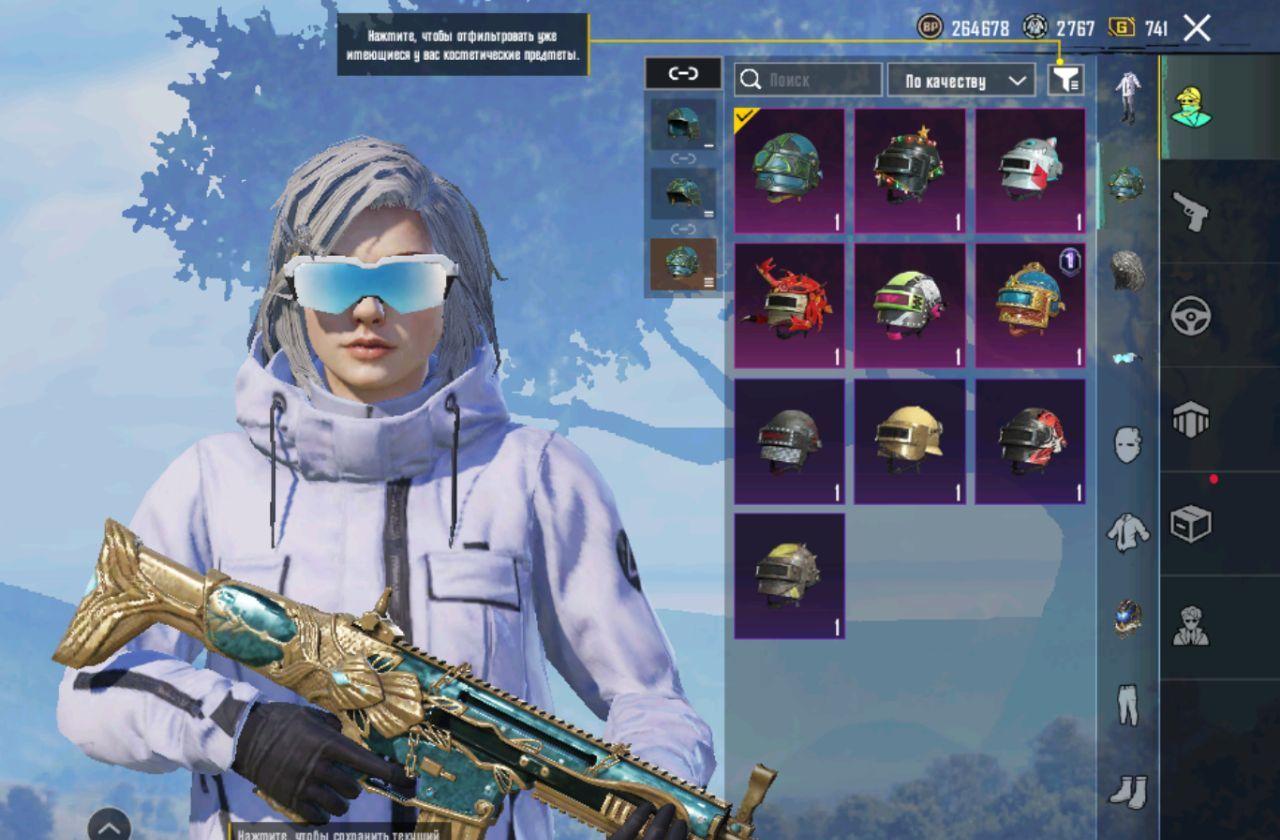
Task: Switch to the steering wheel vehicles tab
Action: click(x=1191, y=315)
